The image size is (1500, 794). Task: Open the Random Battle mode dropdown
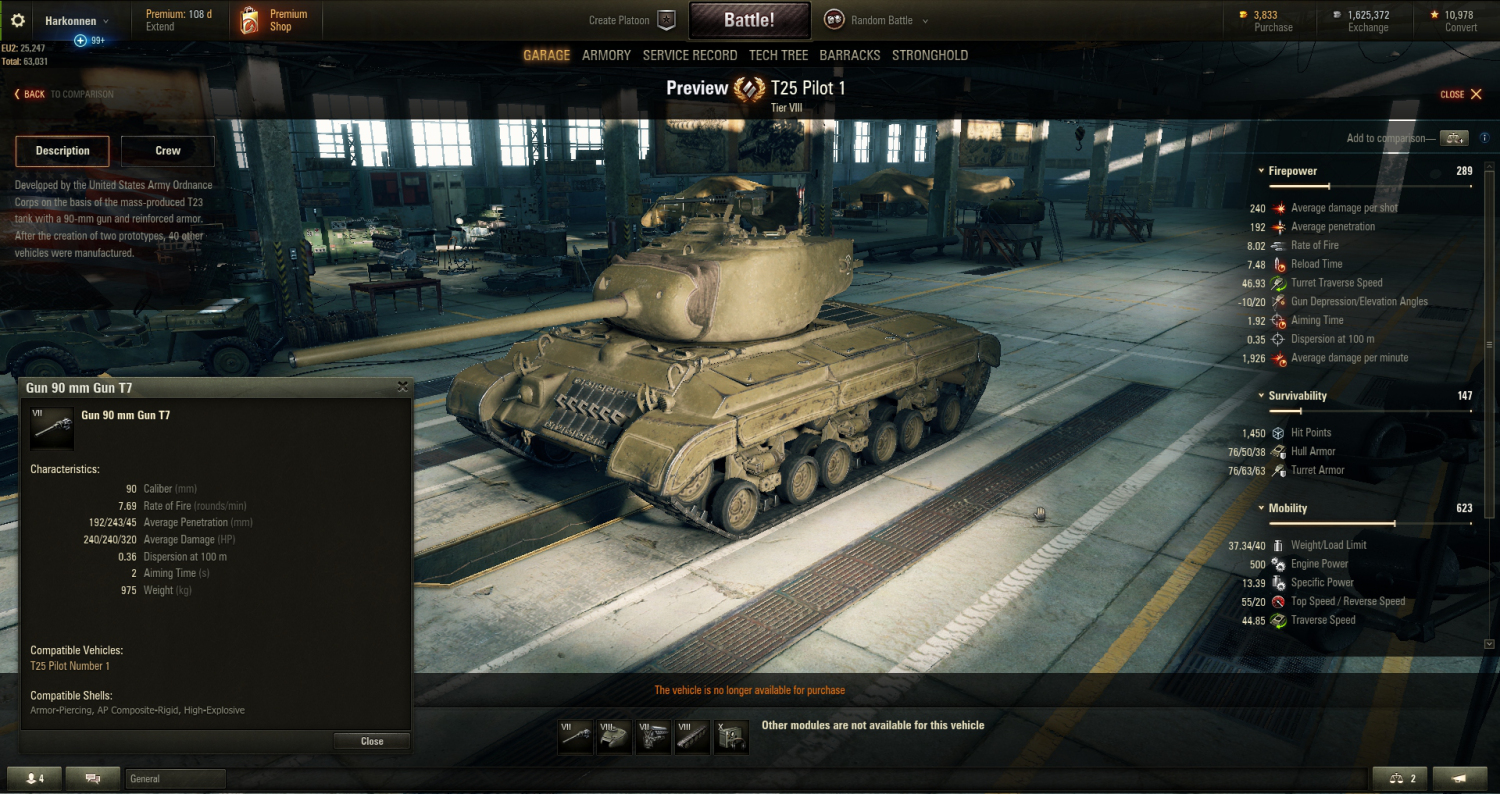(x=877, y=20)
